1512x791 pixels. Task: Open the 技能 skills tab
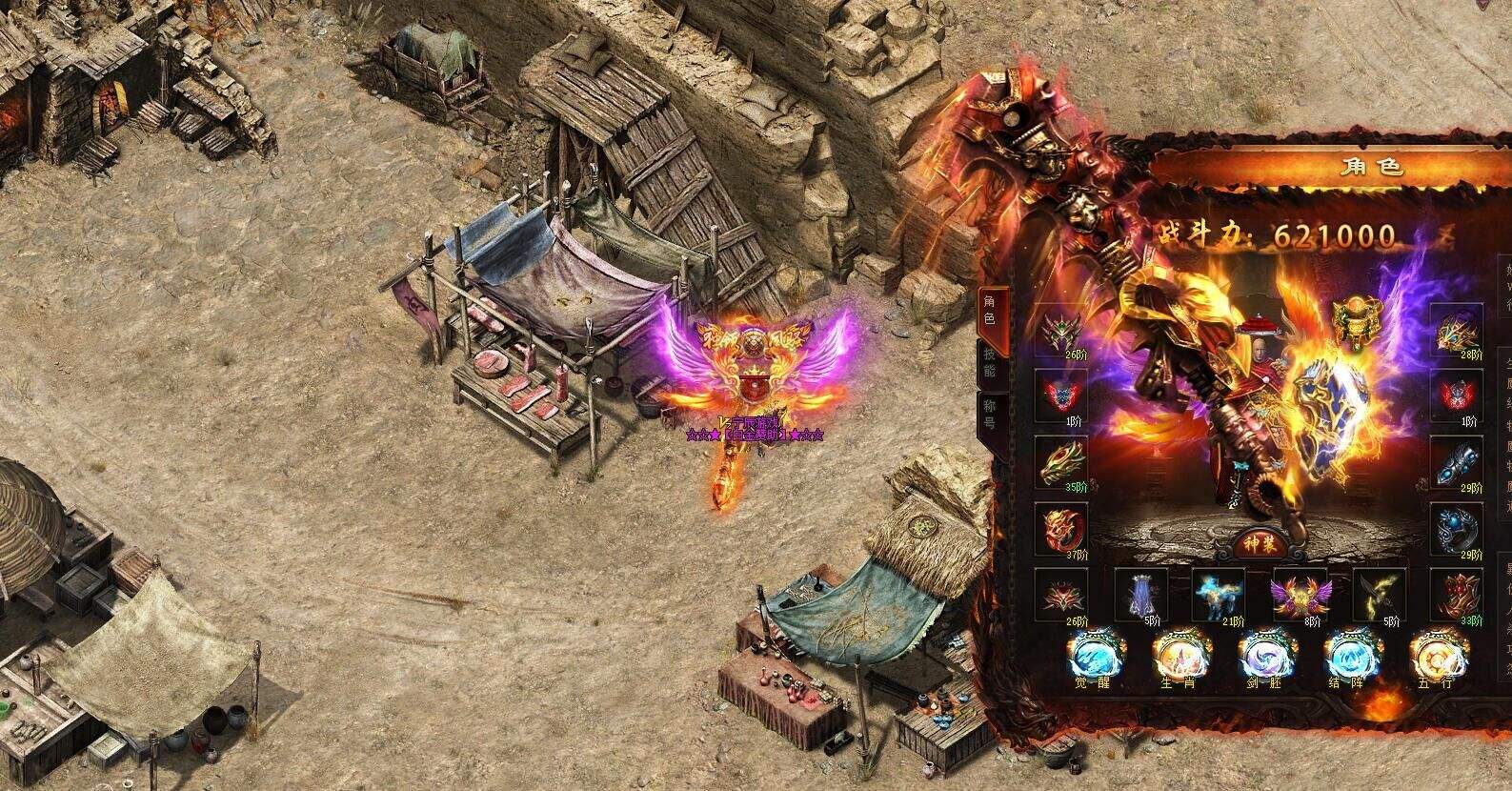(x=988, y=362)
